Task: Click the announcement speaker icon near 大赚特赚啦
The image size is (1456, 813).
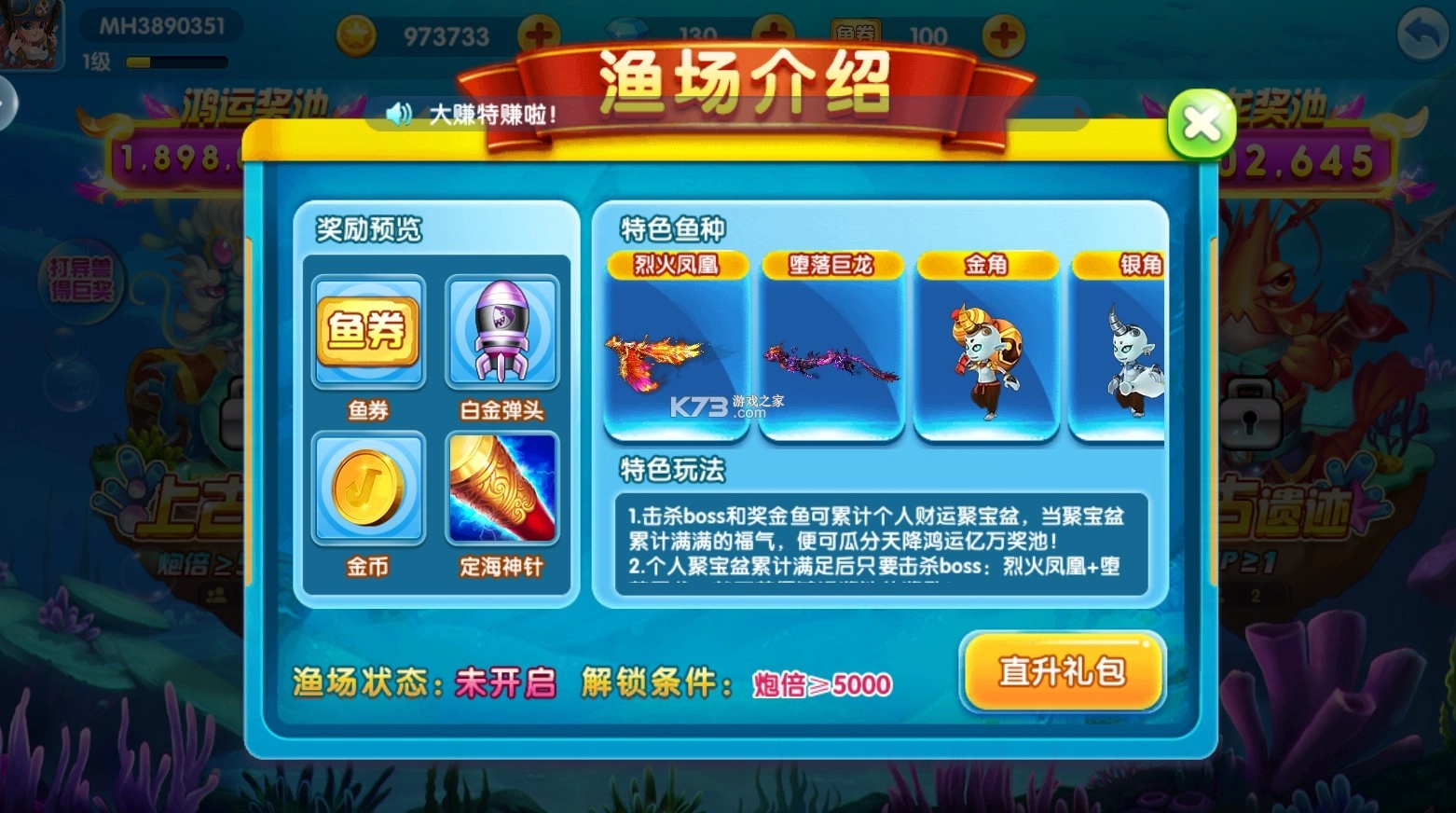Action: pyautogui.click(x=401, y=114)
